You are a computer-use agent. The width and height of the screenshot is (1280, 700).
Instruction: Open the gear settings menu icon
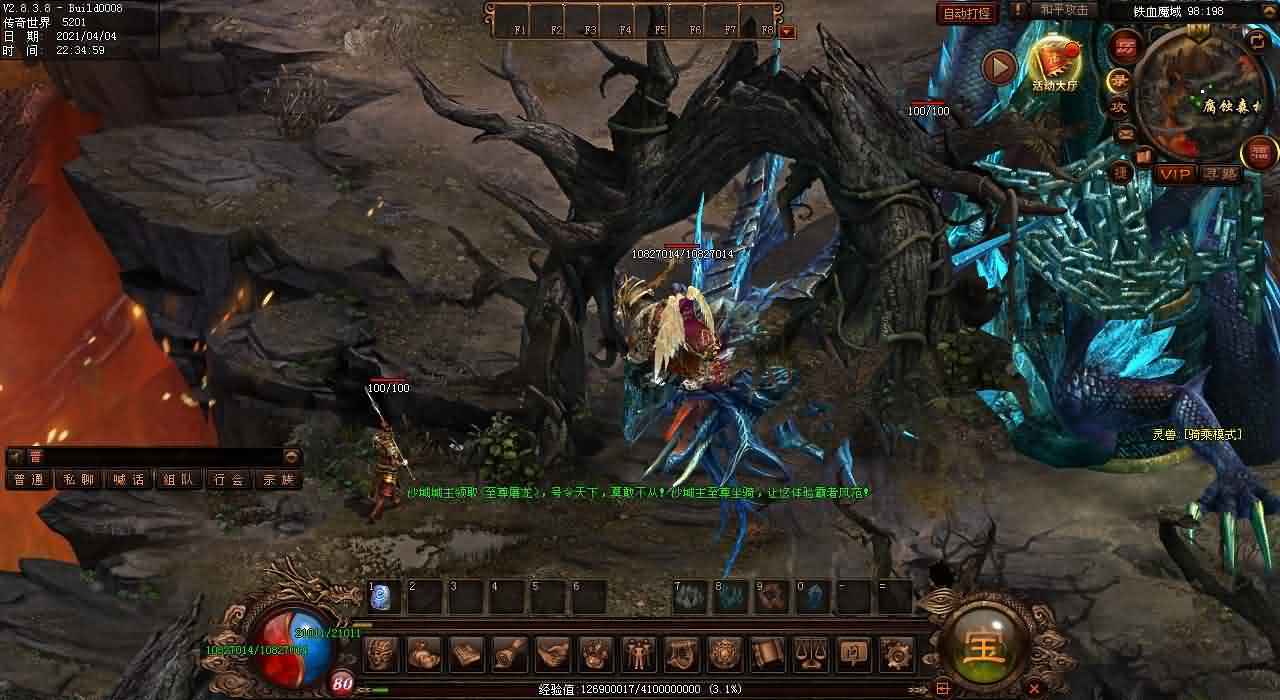895,654
